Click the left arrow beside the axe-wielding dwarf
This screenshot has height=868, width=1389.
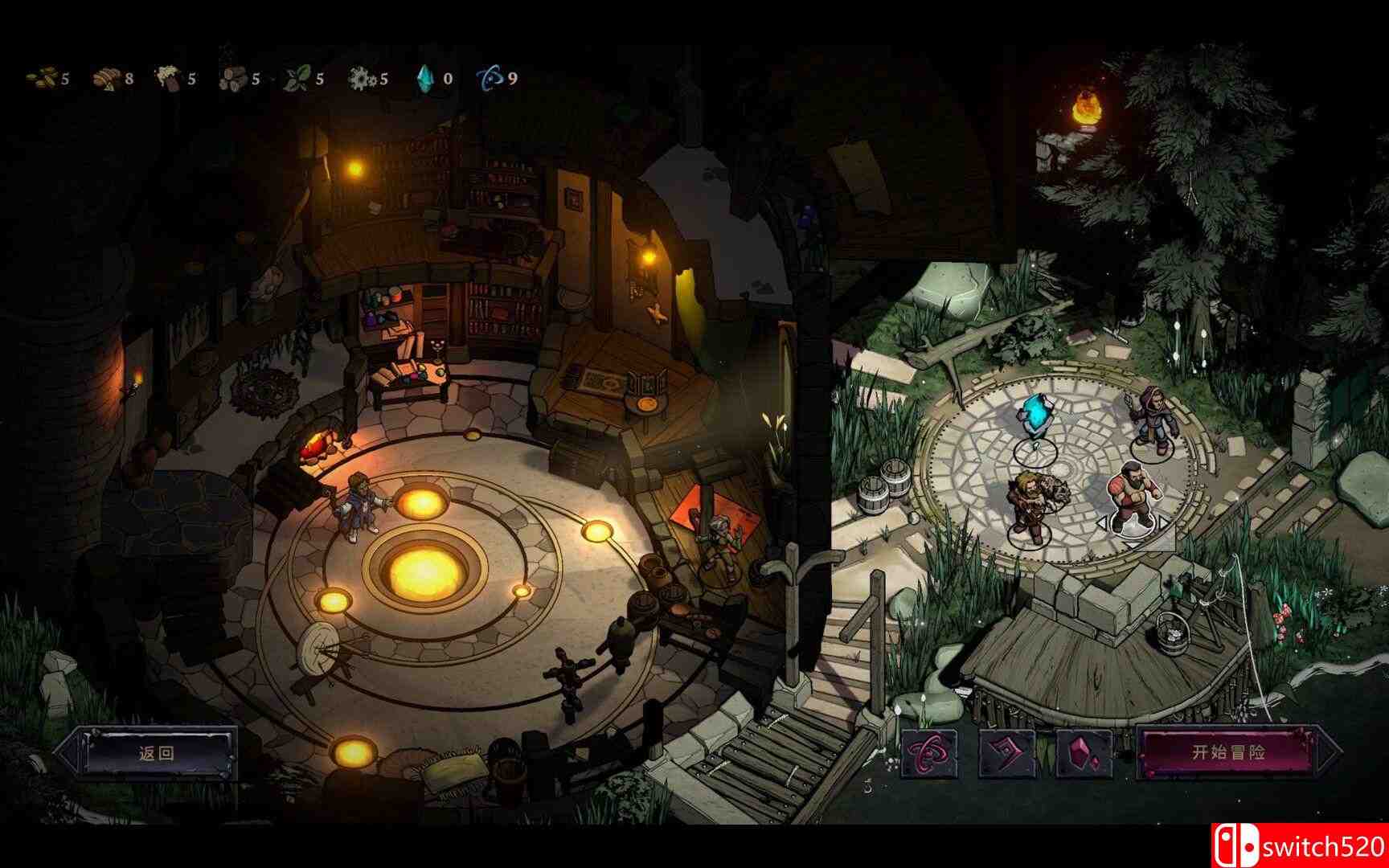point(1103,522)
